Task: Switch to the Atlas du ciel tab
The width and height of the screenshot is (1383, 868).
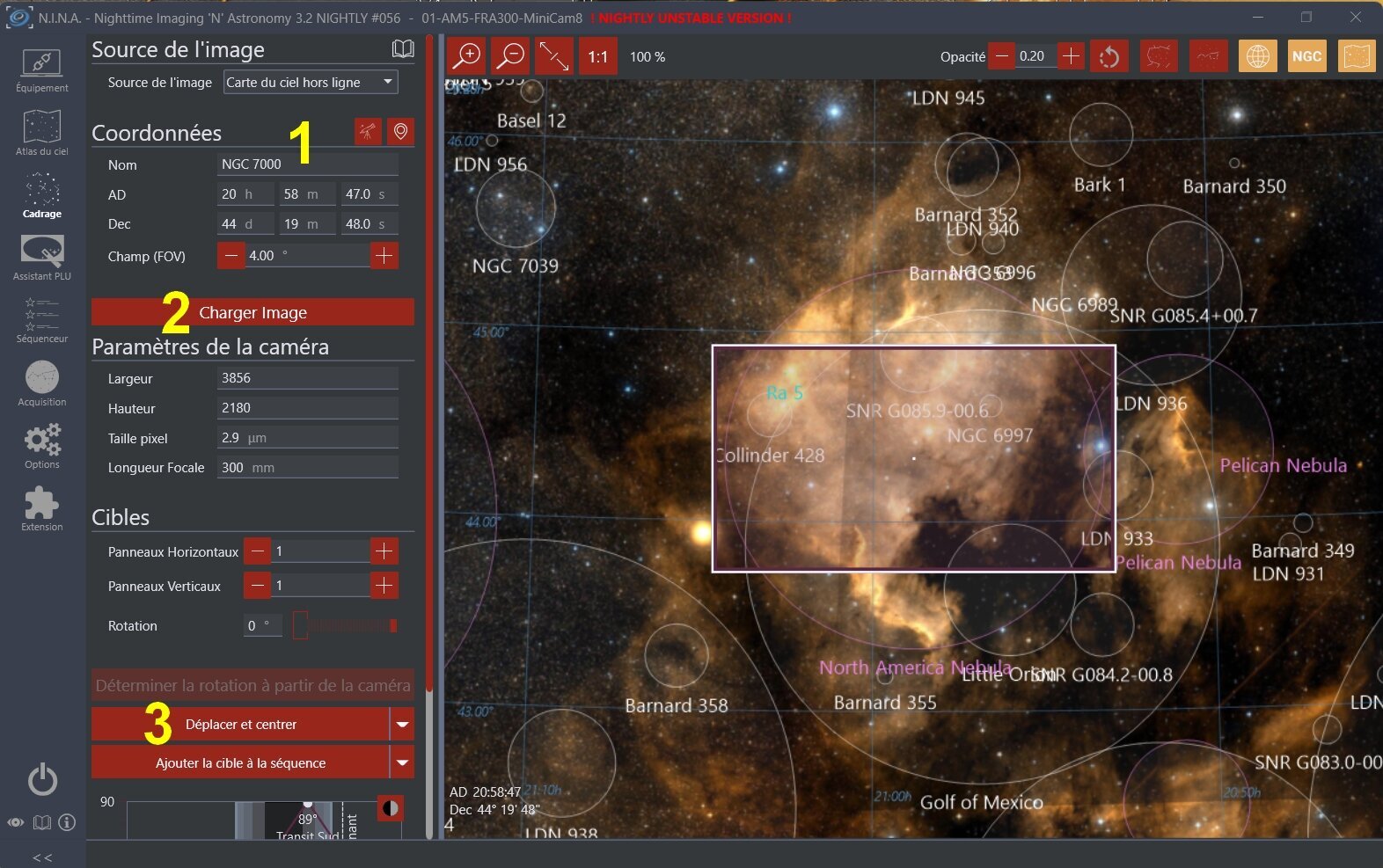Action: [41, 133]
